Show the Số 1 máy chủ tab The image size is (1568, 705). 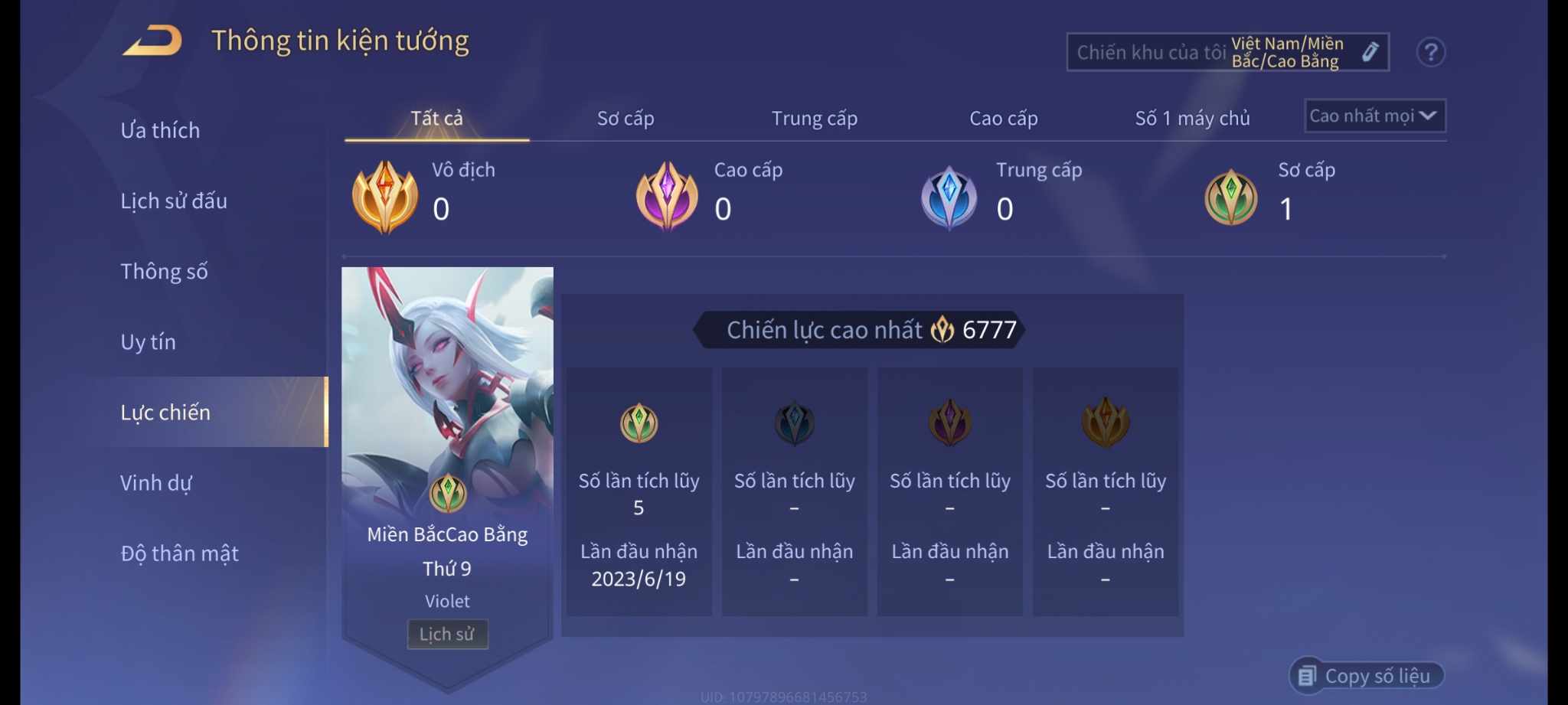pos(1192,119)
